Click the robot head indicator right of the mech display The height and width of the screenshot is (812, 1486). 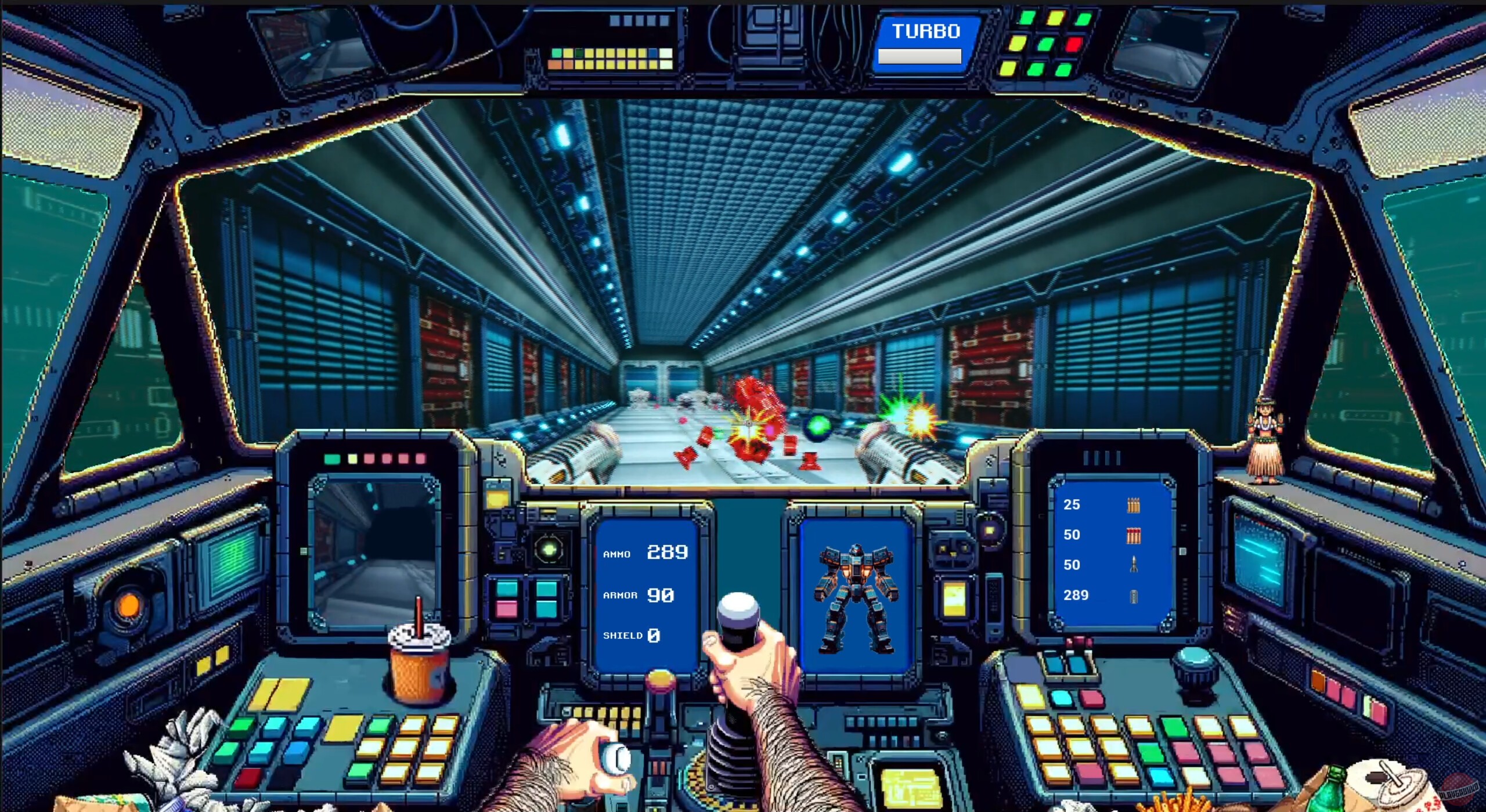(x=952, y=550)
